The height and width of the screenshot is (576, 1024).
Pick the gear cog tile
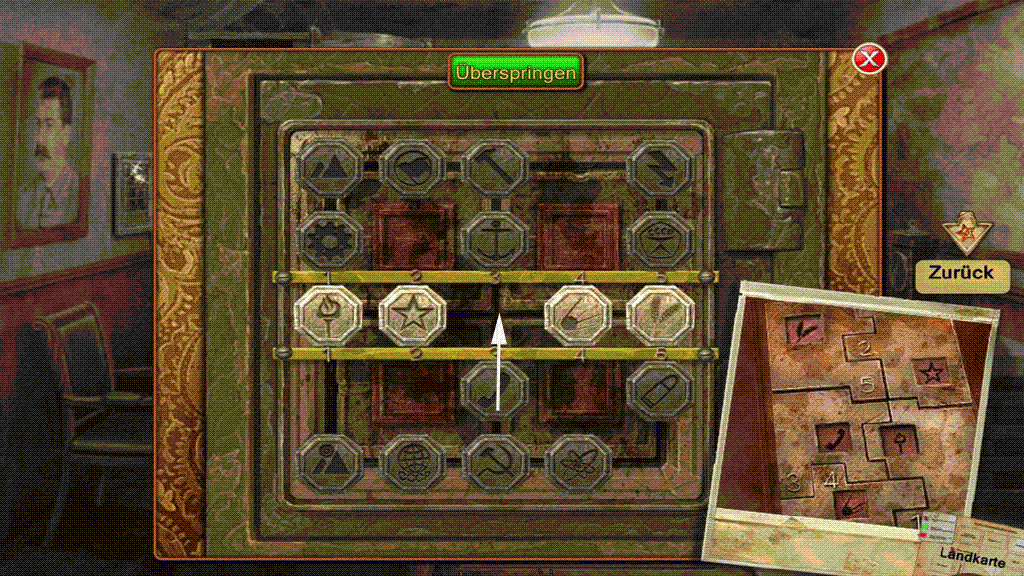[x=327, y=240]
